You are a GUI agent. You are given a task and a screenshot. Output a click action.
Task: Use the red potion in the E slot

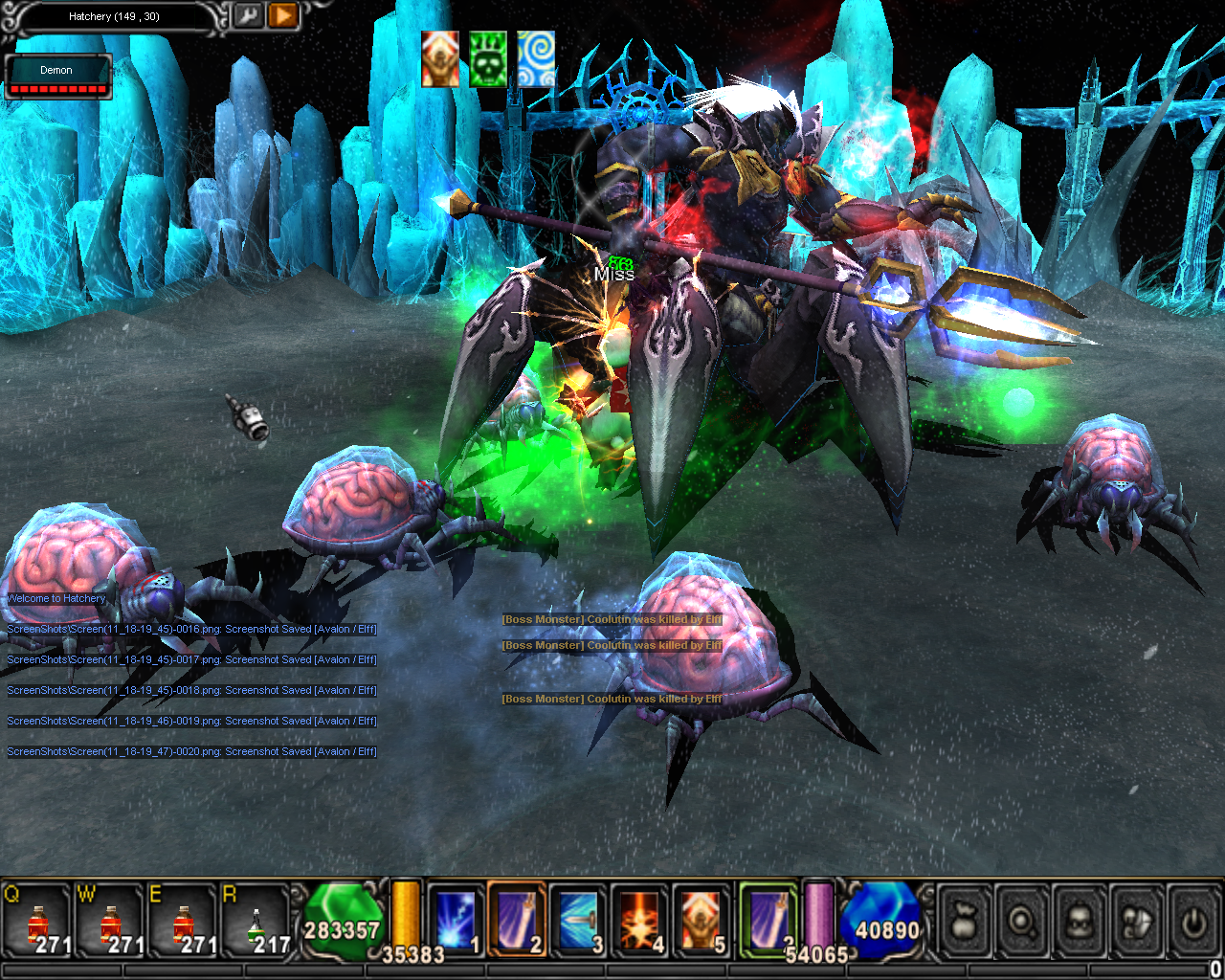point(184,924)
